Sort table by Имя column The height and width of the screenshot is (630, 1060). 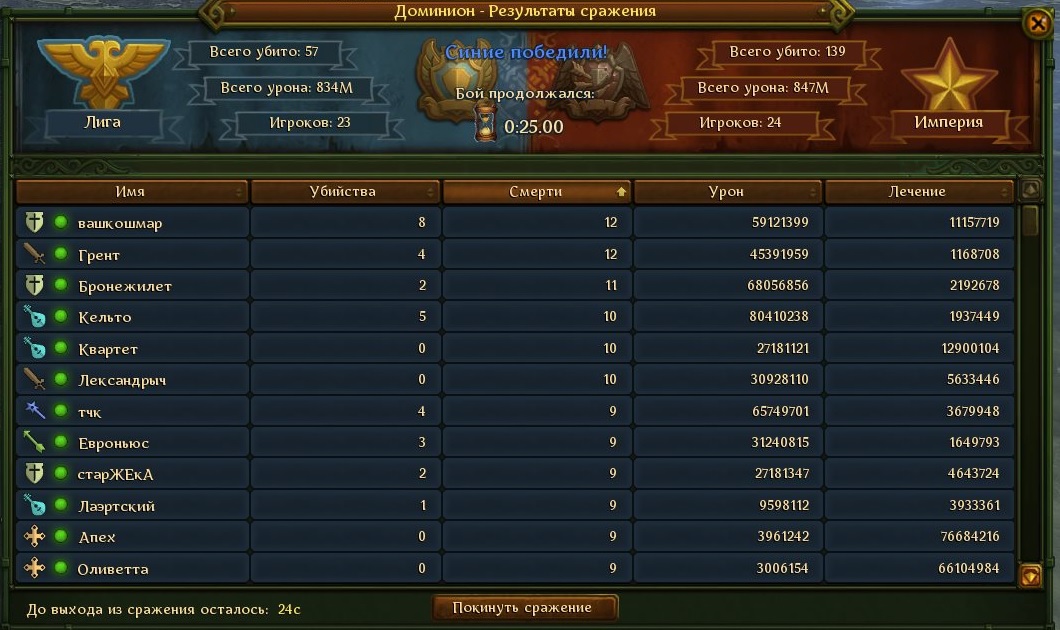coord(131,191)
